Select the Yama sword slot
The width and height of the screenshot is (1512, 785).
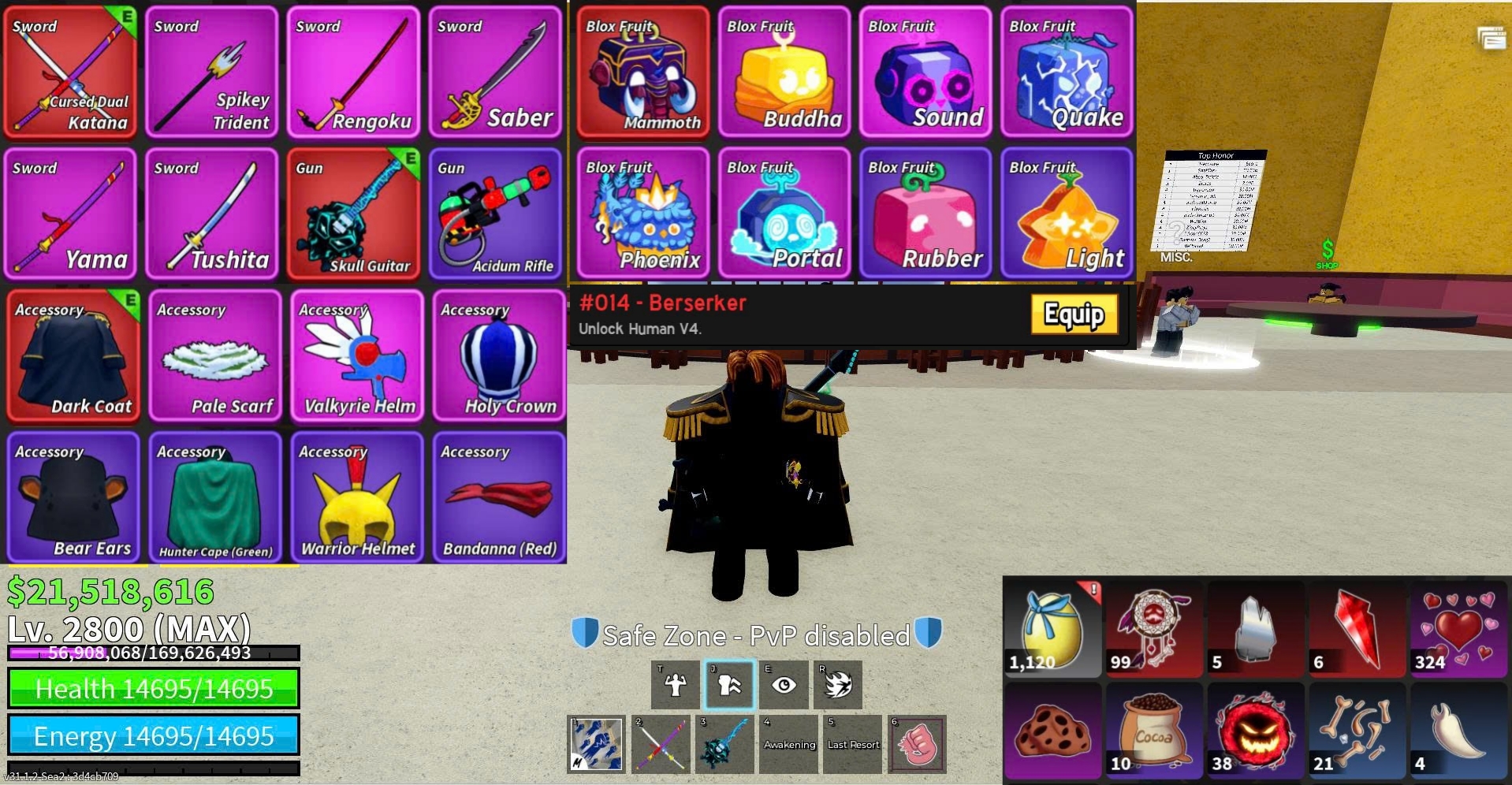[71, 214]
